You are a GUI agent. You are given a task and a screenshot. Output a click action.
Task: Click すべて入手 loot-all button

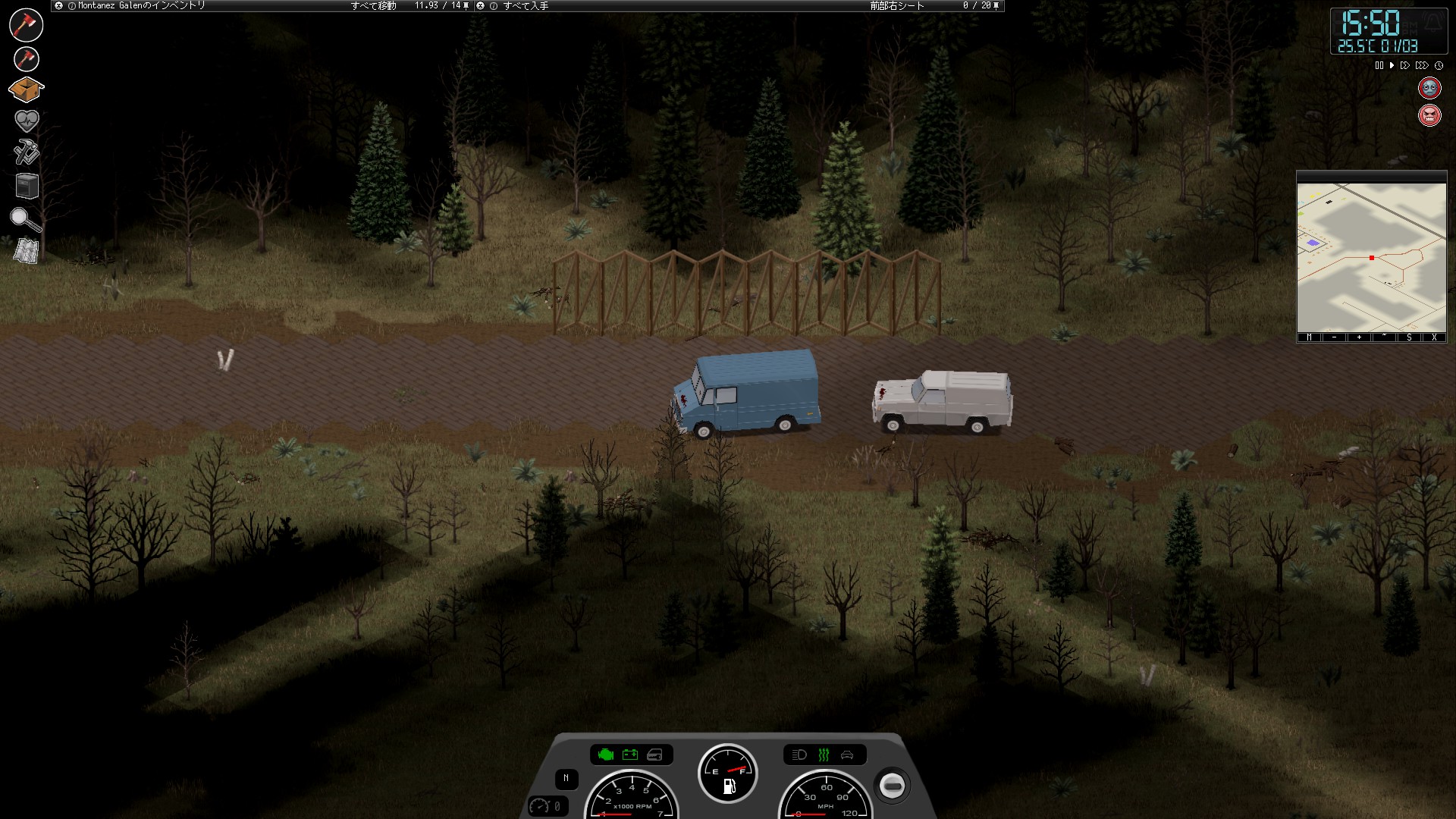pyautogui.click(x=526, y=5)
